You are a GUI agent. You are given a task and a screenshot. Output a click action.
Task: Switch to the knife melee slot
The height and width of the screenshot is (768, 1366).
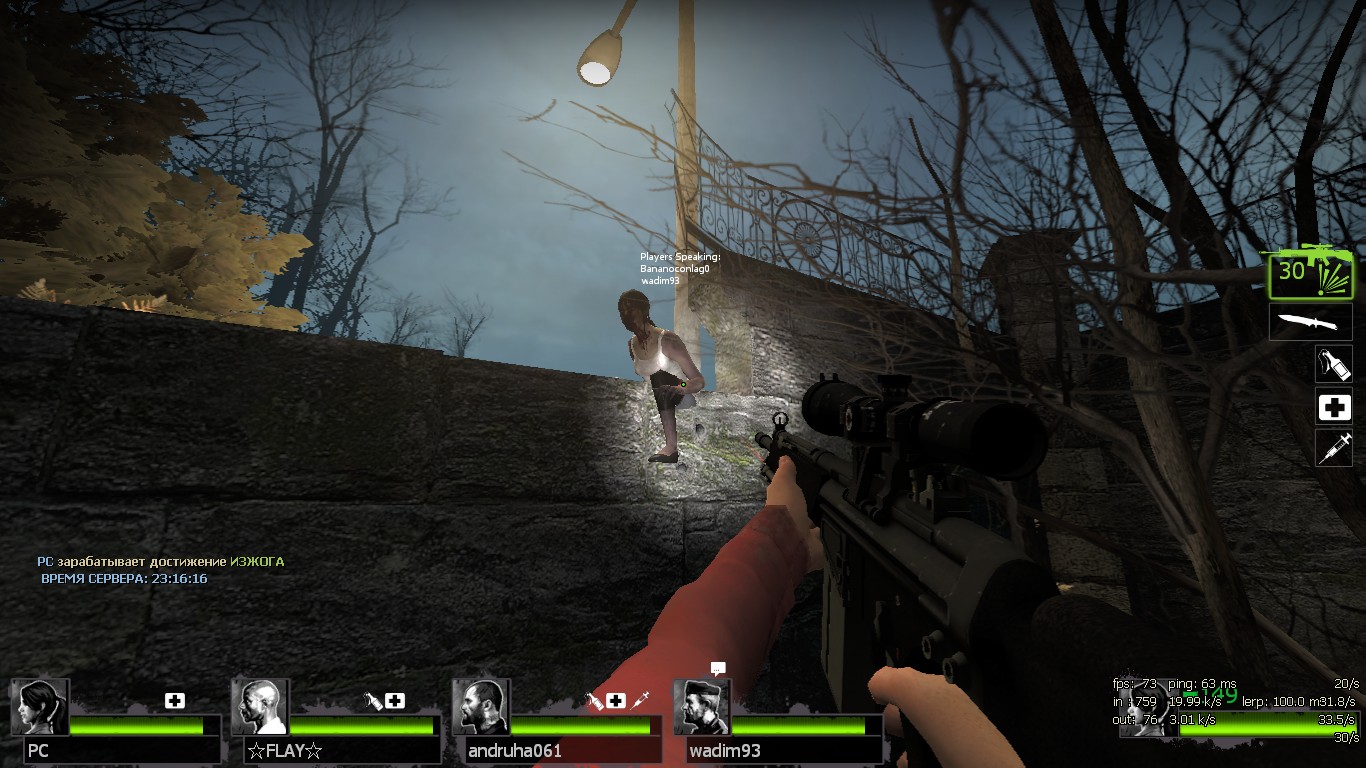tap(1311, 322)
